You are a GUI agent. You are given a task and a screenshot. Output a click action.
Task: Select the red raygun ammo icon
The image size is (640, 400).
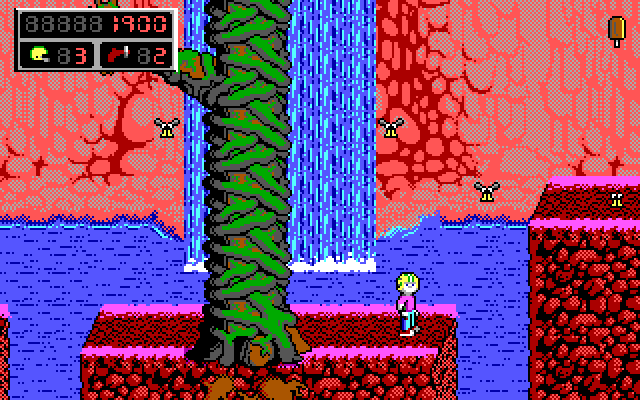coord(117,53)
